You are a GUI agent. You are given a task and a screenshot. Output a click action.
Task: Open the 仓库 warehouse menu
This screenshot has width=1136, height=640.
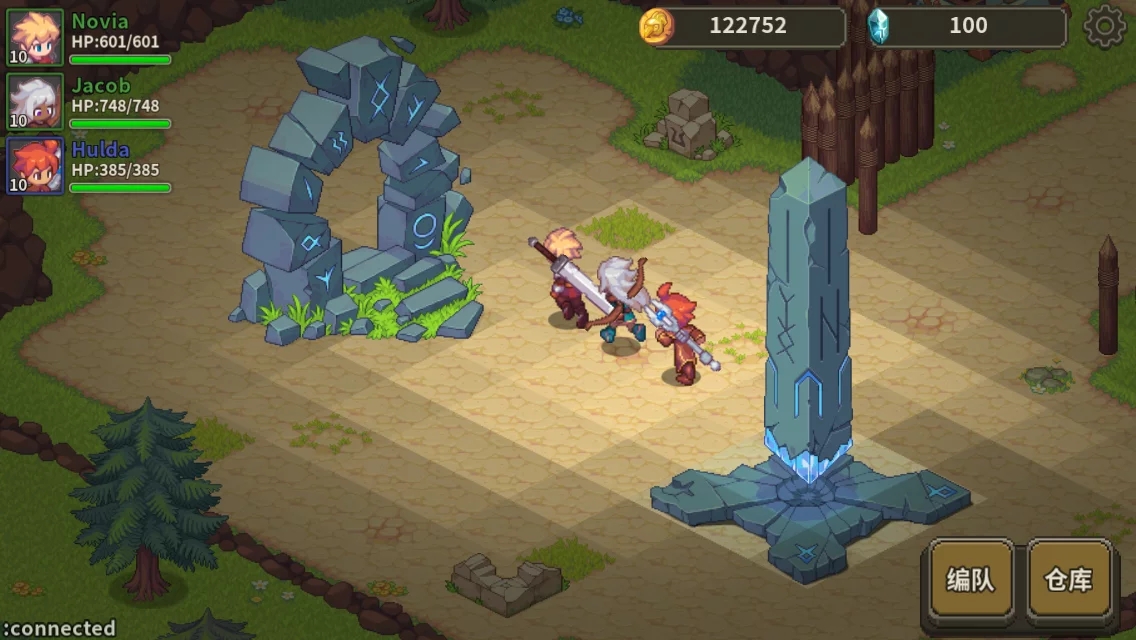pos(1069,579)
